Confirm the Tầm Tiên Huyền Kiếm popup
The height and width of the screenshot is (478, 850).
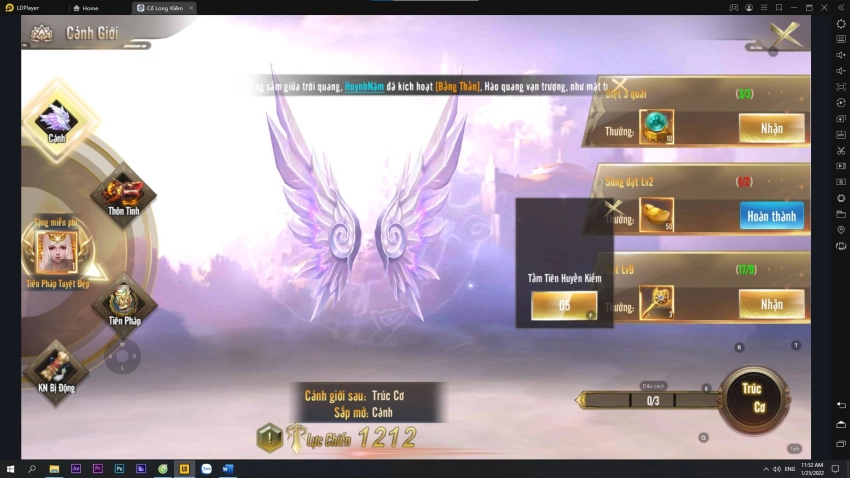pyautogui.click(x=564, y=306)
